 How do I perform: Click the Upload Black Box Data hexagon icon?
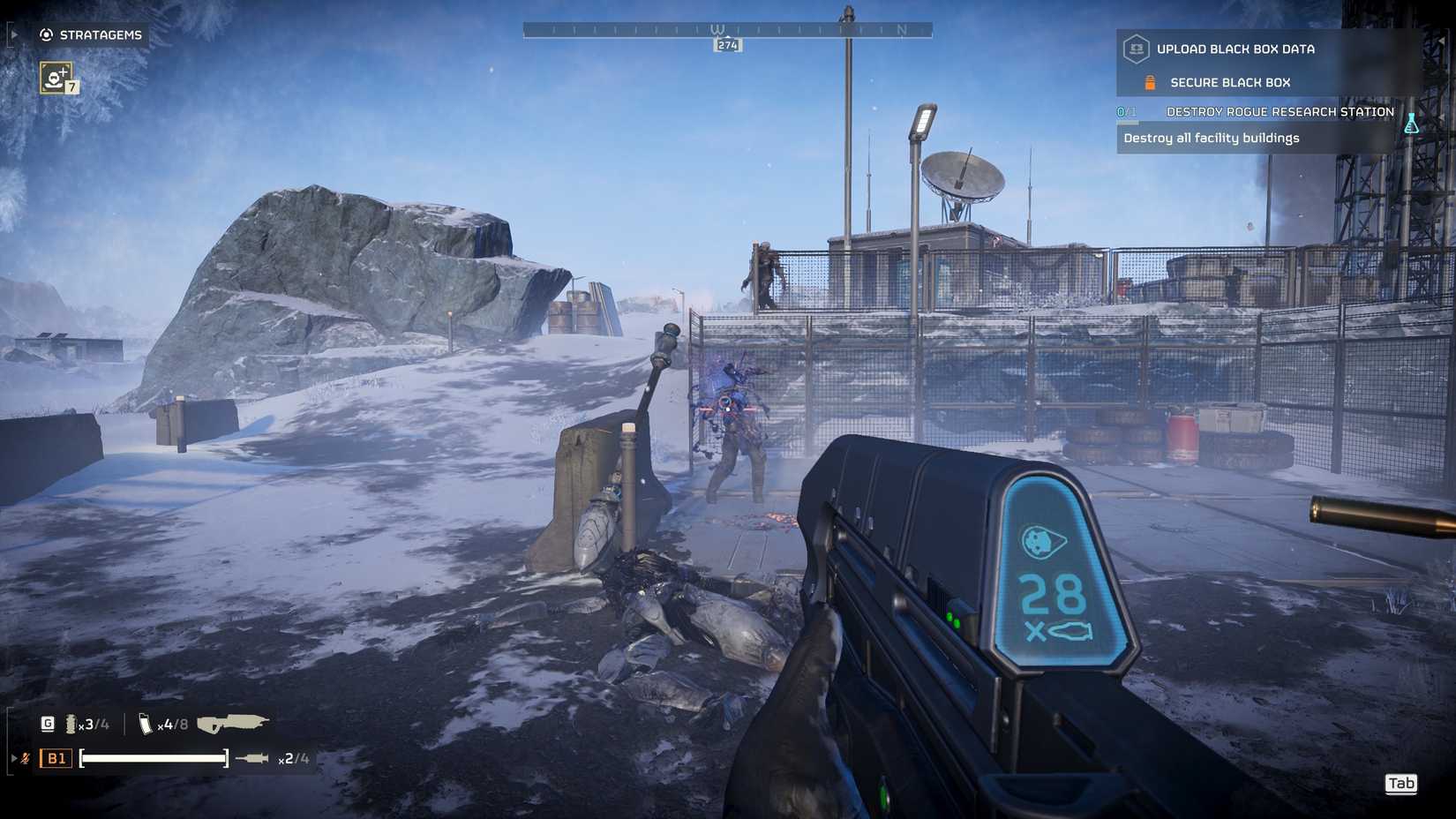pos(1137,49)
